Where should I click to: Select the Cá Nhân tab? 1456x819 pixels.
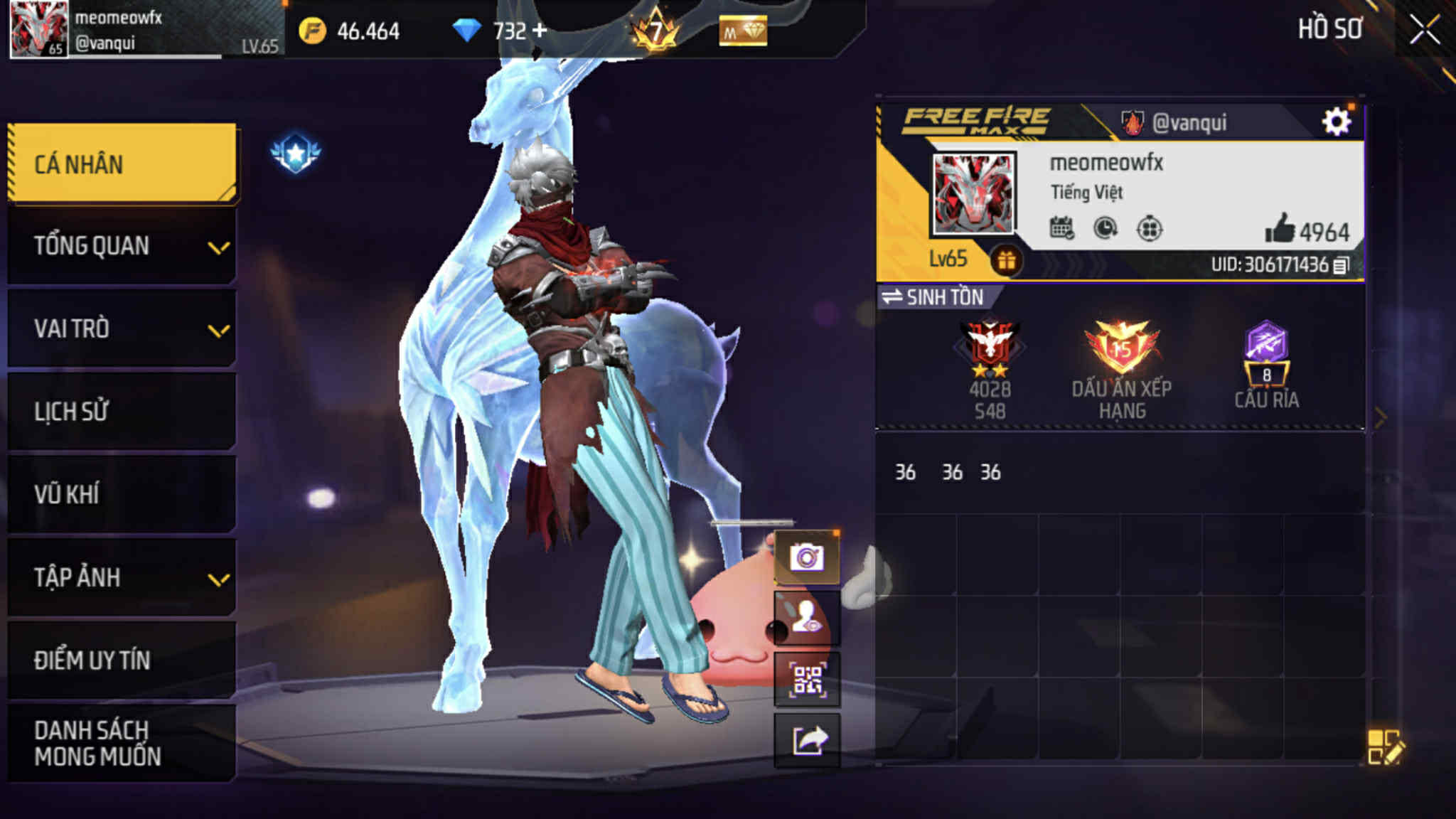tap(122, 164)
